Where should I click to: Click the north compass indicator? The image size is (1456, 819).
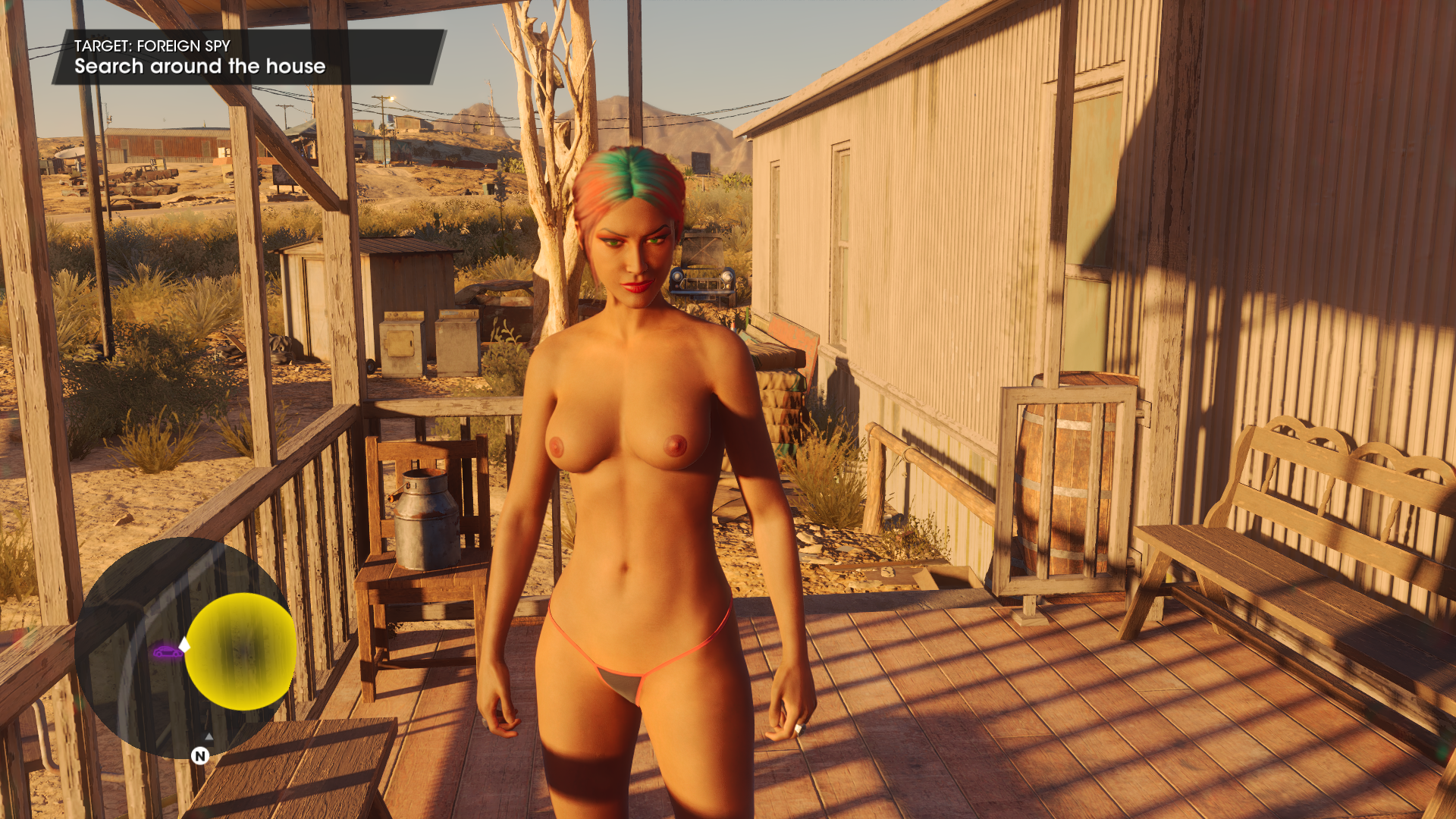tap(200, 755)
